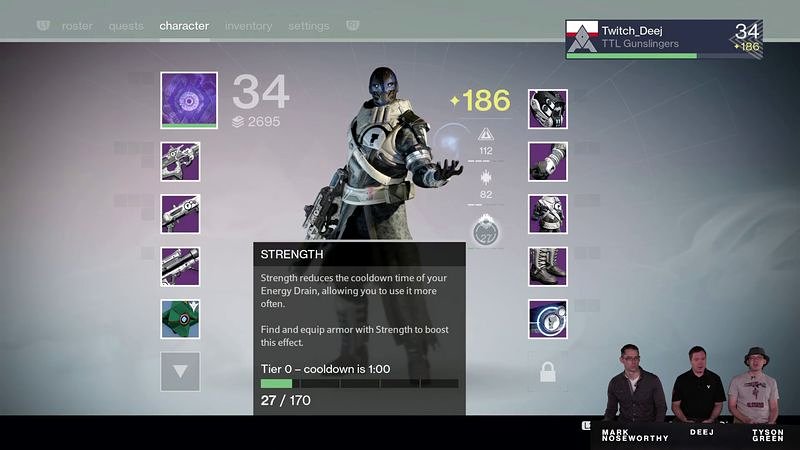The image size is (800, 450).
Task: Select the Strength stat icon
Action: (x=486, y=233)
